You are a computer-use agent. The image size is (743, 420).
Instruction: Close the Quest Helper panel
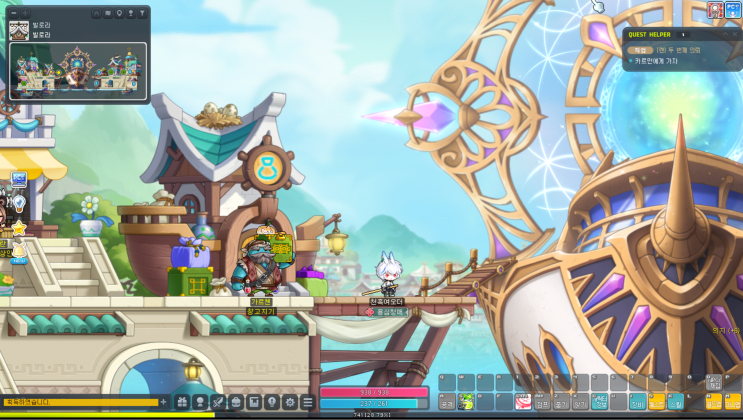735,34
